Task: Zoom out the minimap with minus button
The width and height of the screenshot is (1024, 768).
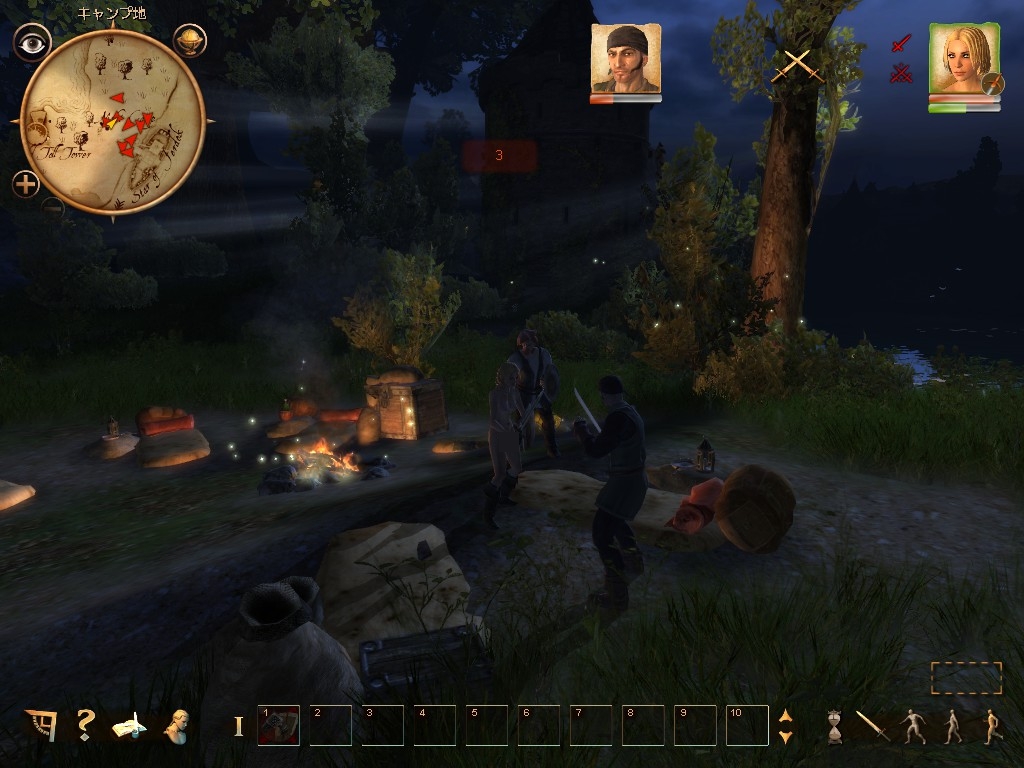Action: [53, 208]
